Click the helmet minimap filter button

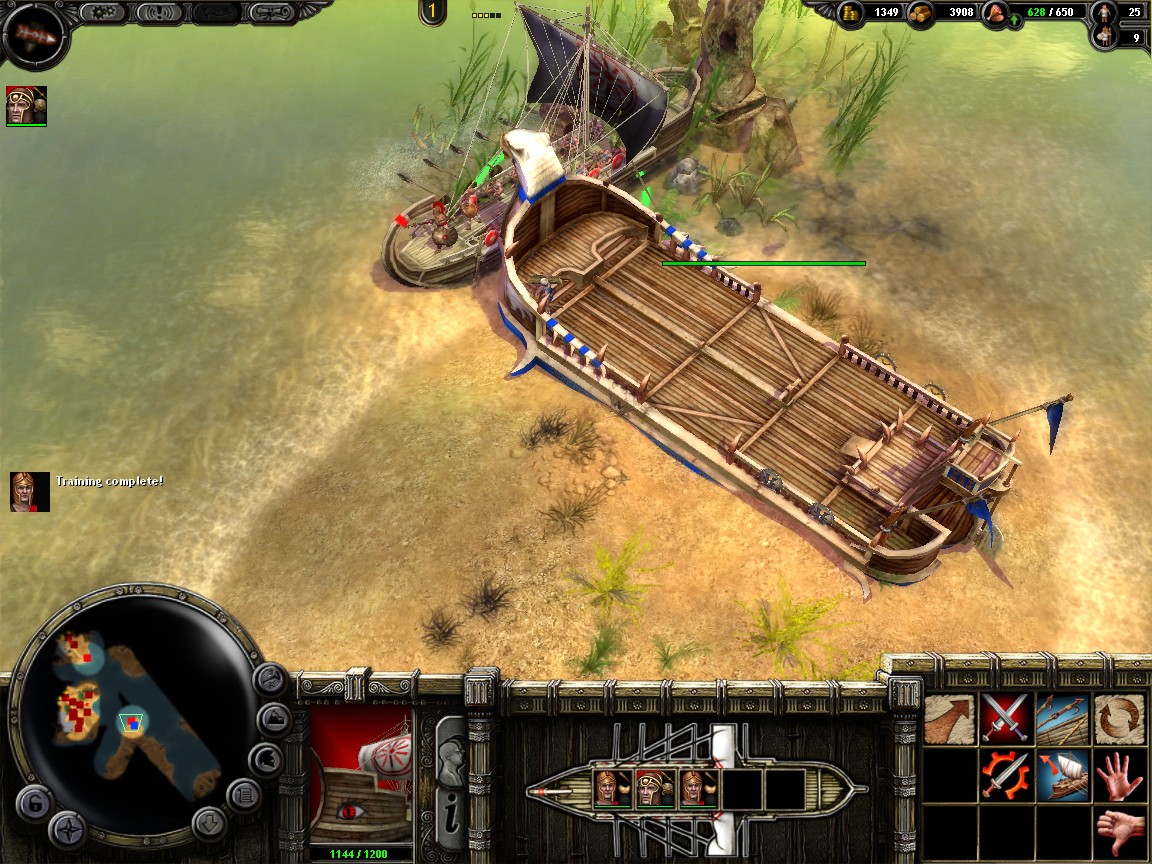pos(264,760)
